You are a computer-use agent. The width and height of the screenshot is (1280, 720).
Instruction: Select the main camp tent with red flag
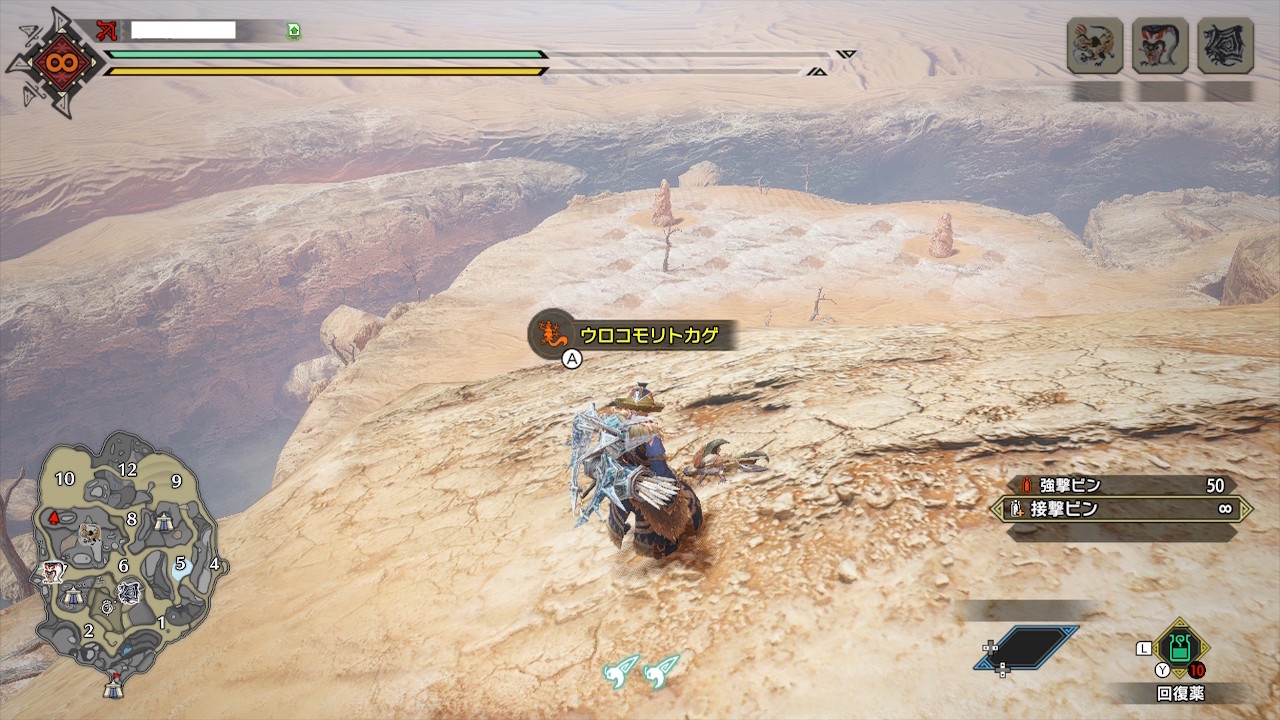coord(113,688)
